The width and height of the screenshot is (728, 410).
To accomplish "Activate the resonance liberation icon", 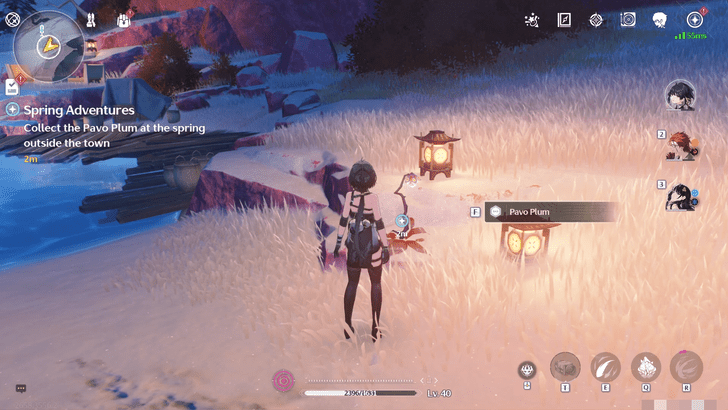I will [x=685, y=367].
